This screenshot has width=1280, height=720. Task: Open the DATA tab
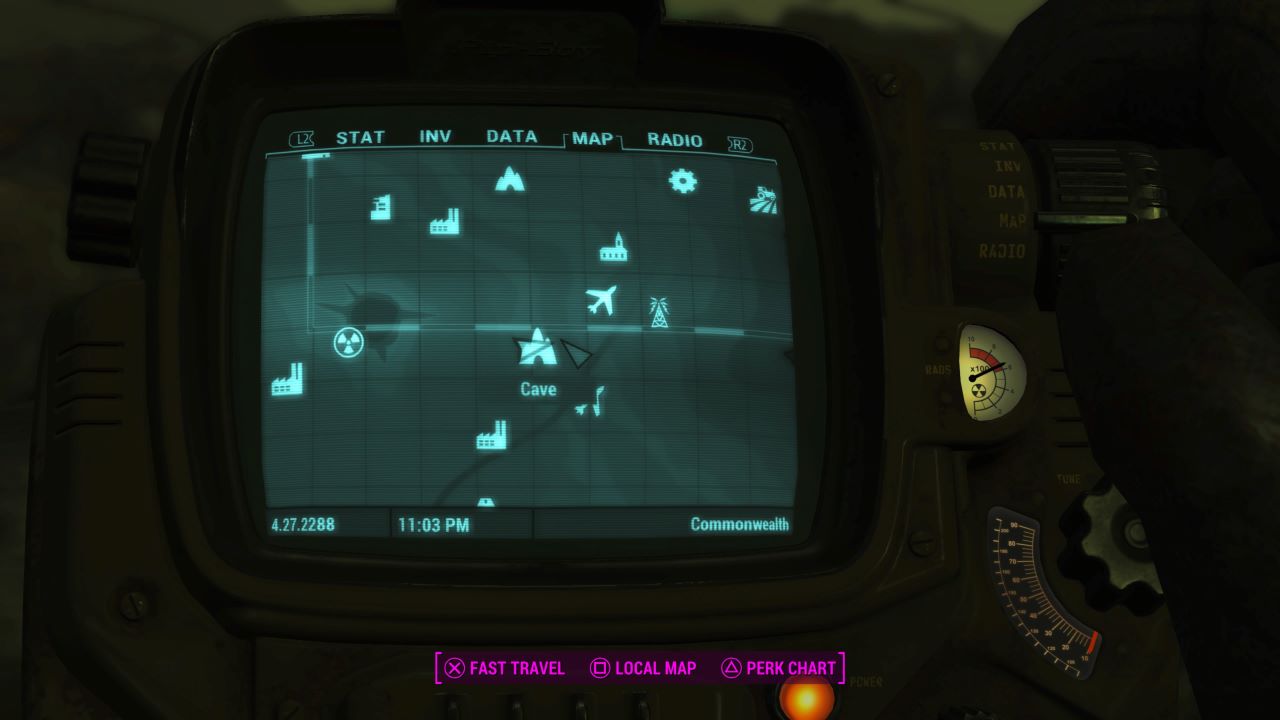[511, 137]
